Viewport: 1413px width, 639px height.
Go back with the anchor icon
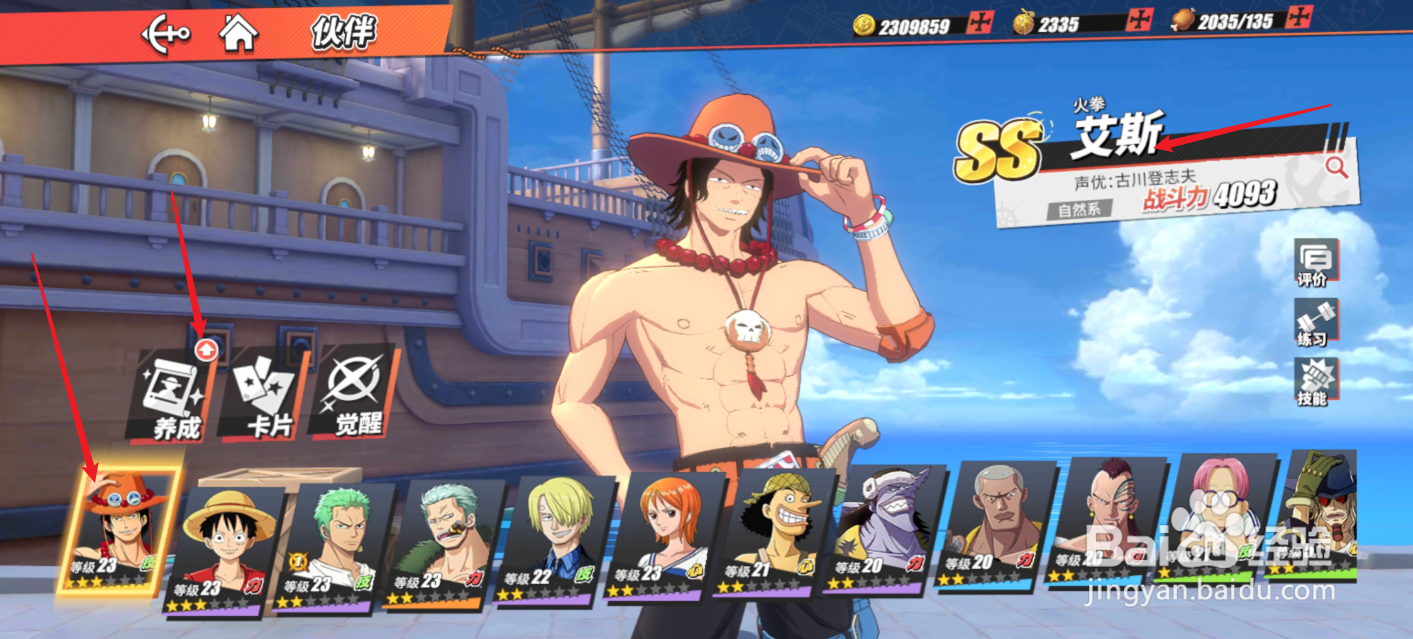(165, 35)
